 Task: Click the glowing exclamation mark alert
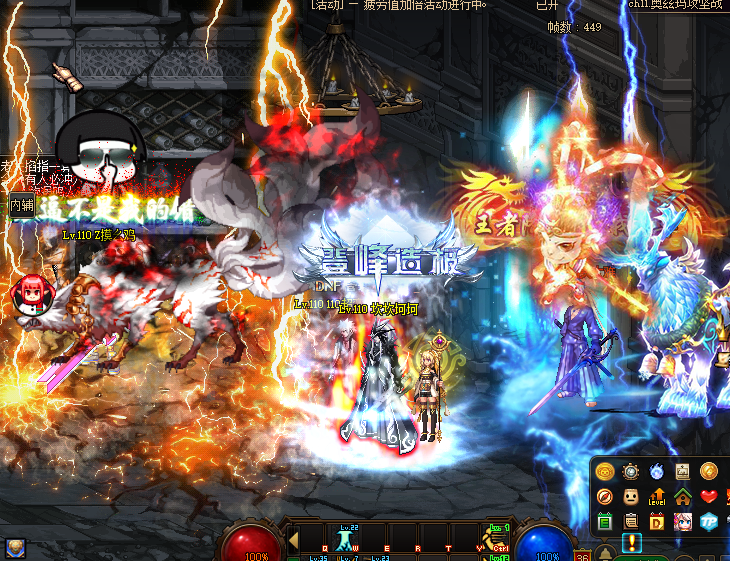632,543
